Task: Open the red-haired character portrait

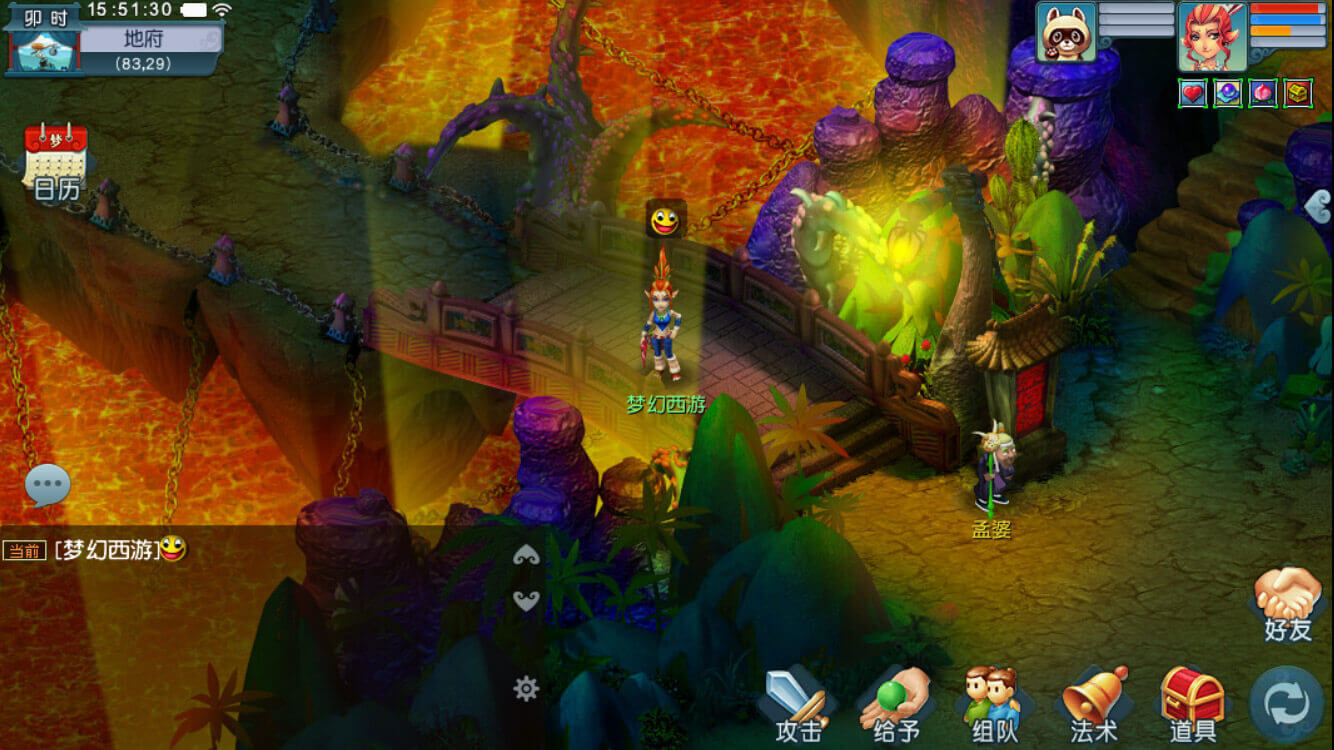Action: coord(1211,35)
